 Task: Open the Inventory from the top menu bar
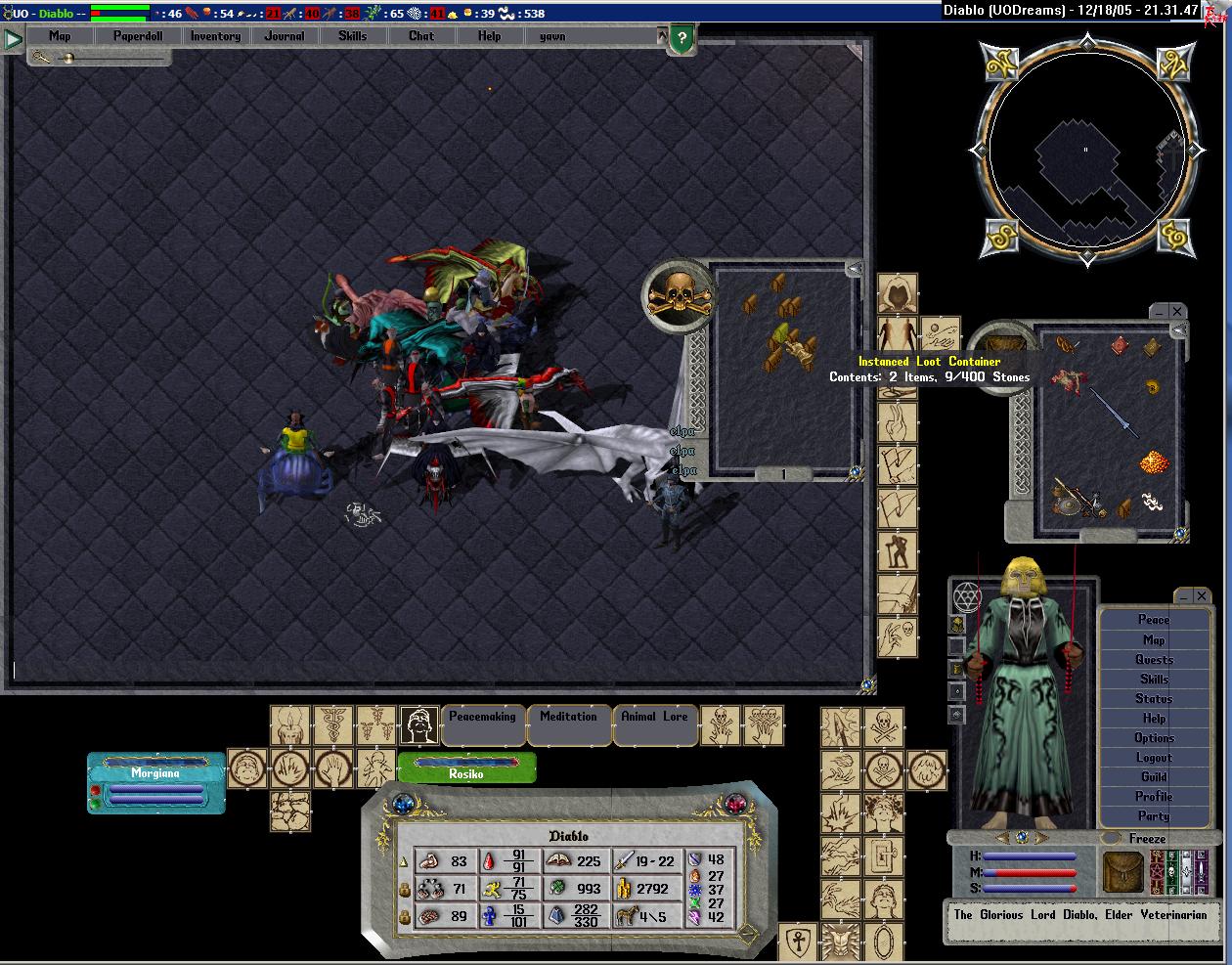click(215, 36)
